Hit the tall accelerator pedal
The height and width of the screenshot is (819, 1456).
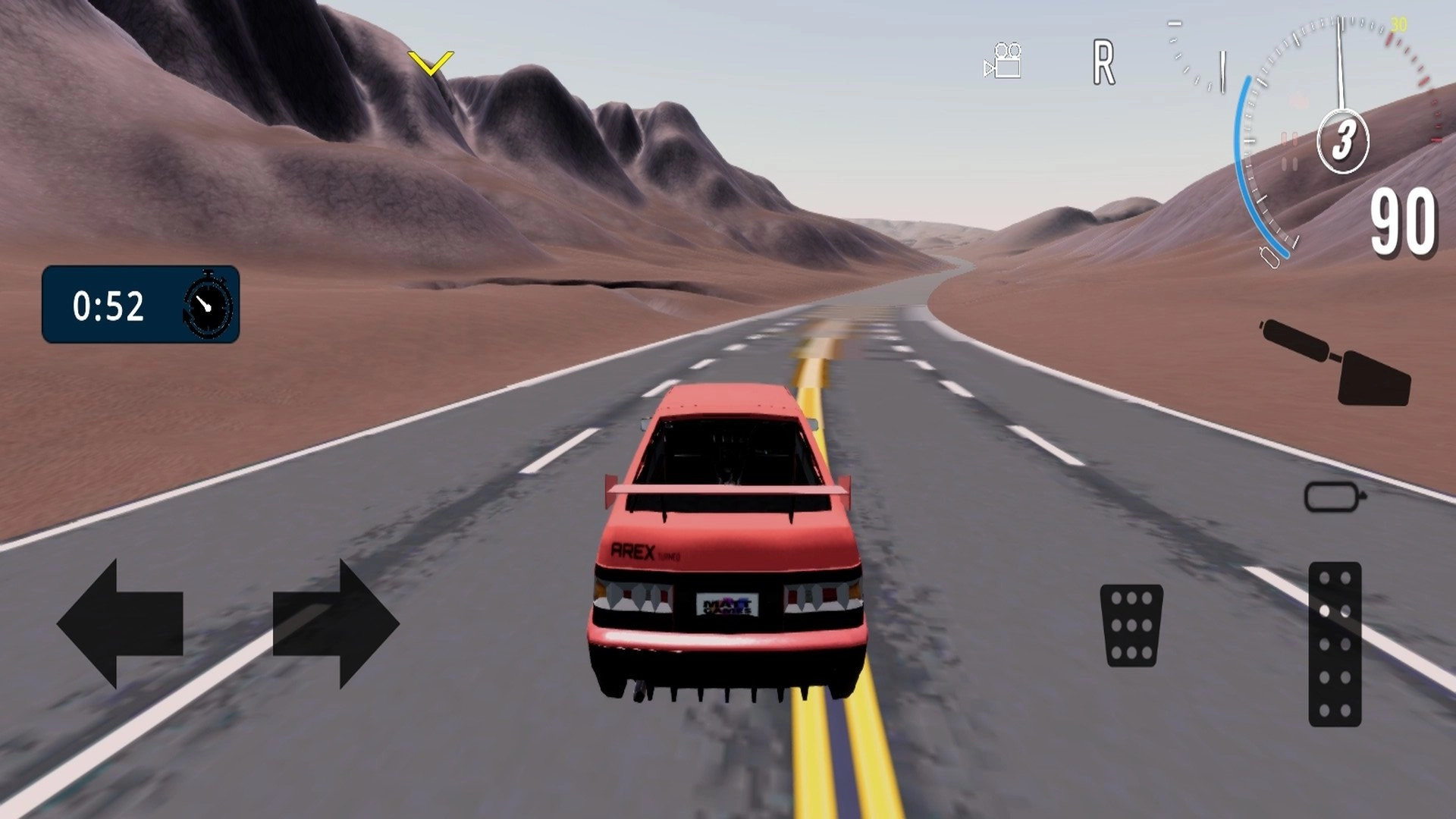click(x=1335, y=644)
